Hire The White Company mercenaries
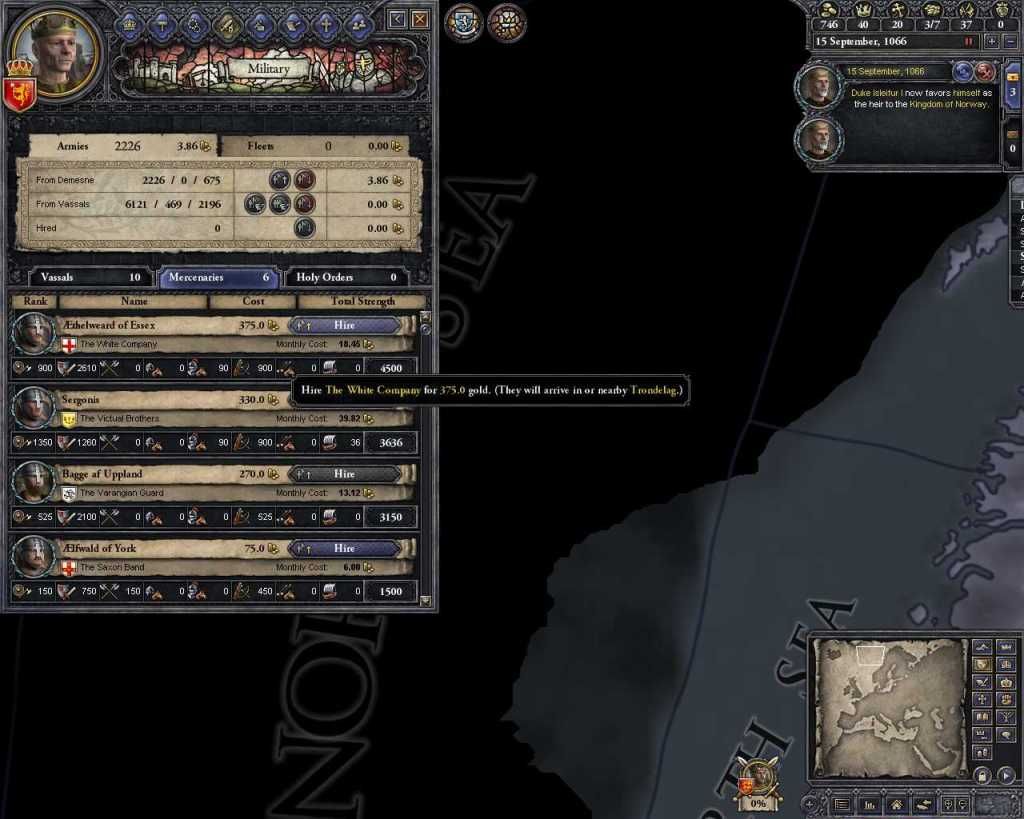This screenshot has height=819, width=1024. tap(344, 325)
